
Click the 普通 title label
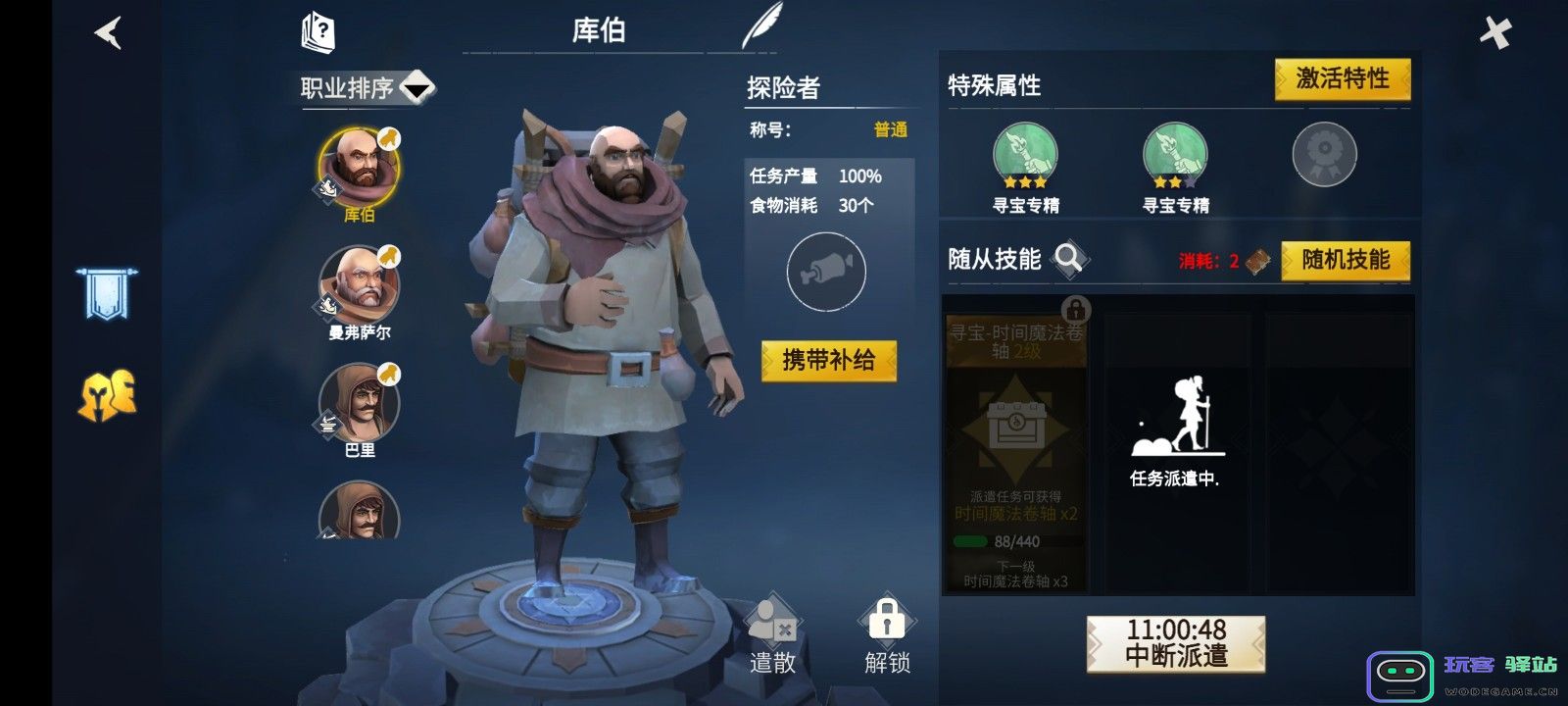(892, 128)
